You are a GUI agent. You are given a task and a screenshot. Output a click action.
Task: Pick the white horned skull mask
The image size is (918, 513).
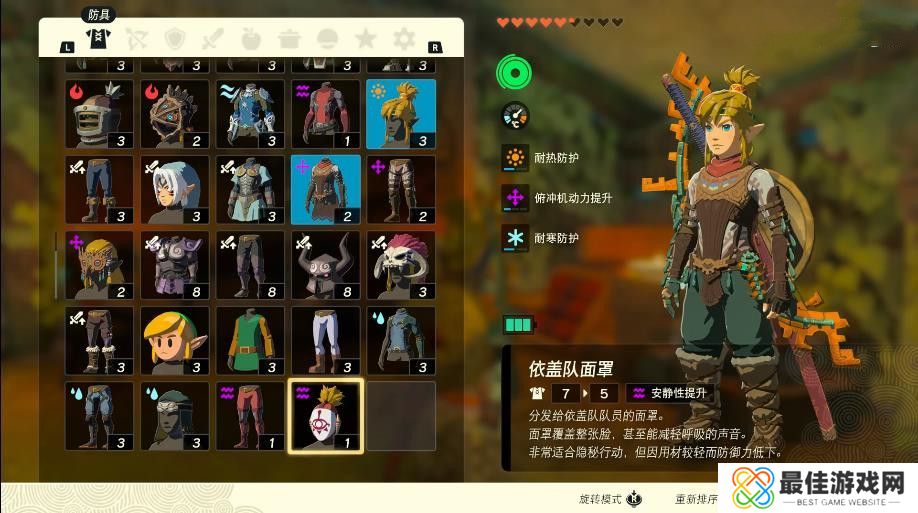400,265
